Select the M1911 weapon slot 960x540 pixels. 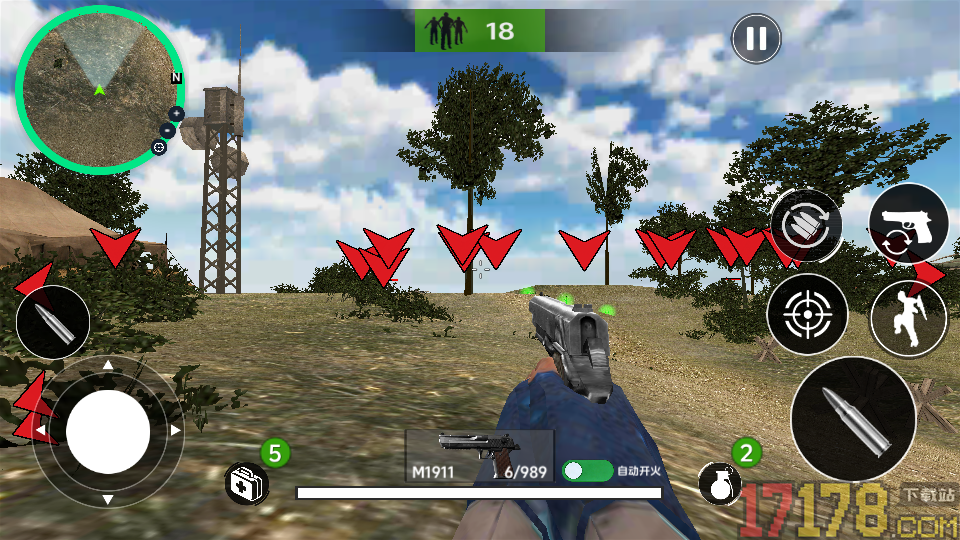pyautogui.click(x=479, y=457)
